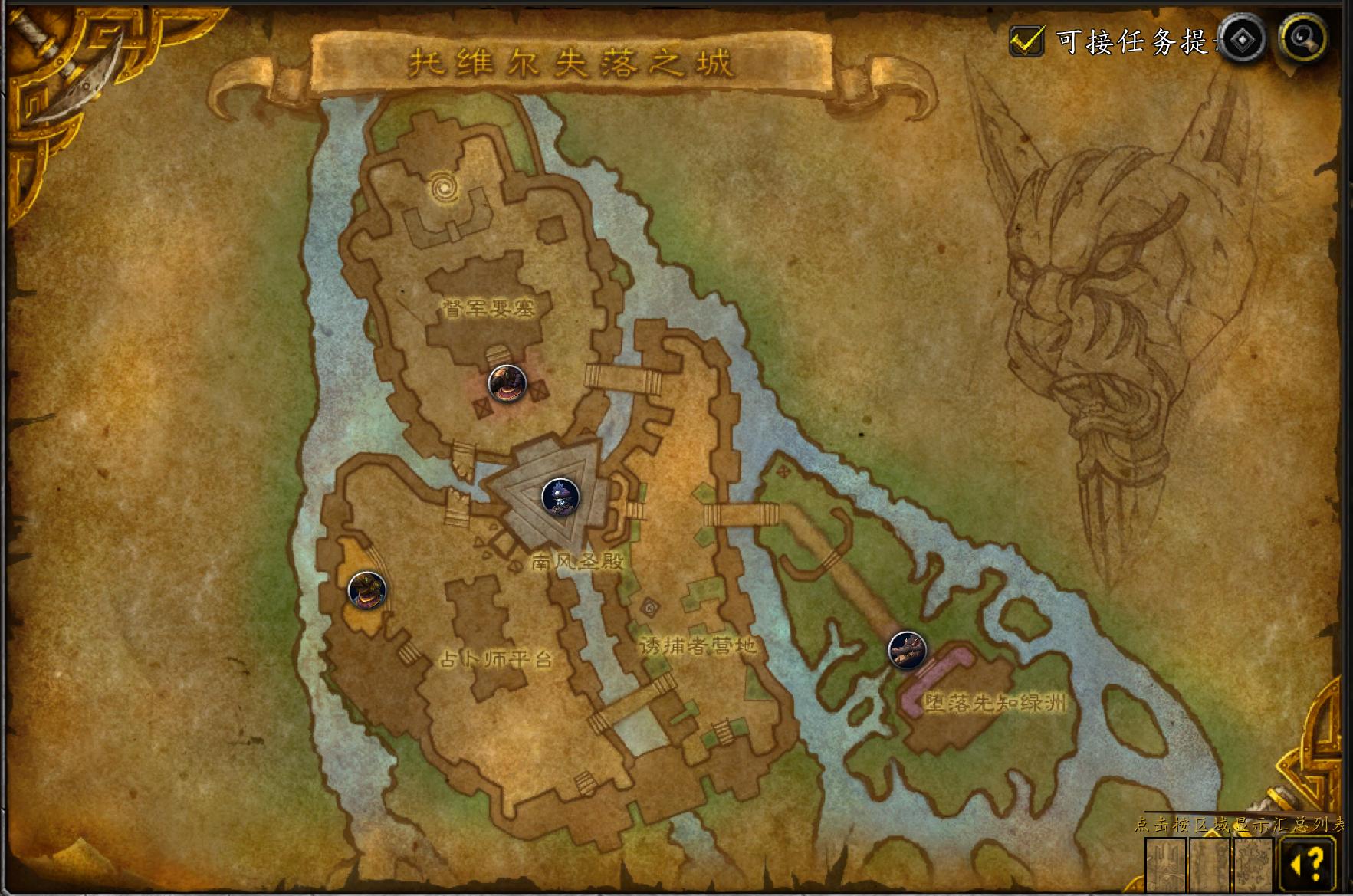Switch to the middle map summary thumbnail
This screenshot has height=896, width=1353.
1210,866
